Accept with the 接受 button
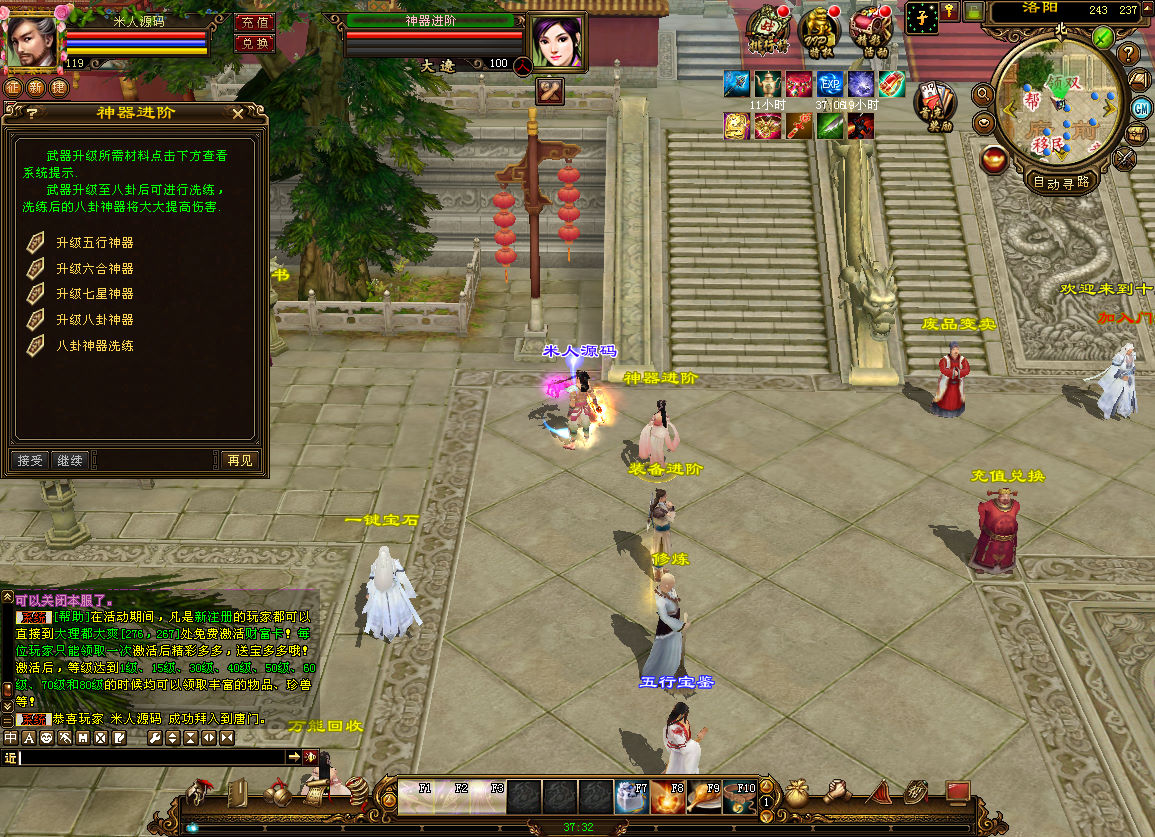 (31, 460)
